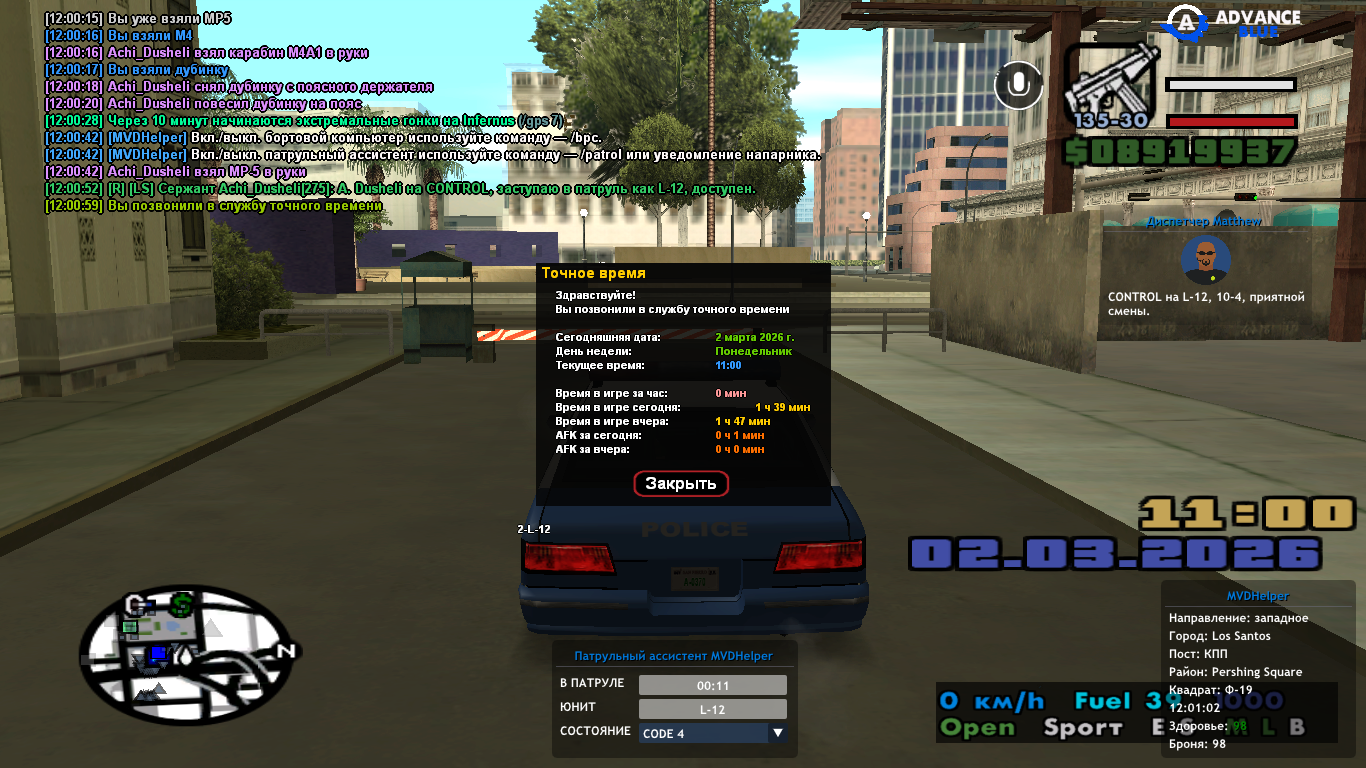Open the СОСТОЯНИЕ CODE 4 dropdown
This screenshot has width=1366, height=768.
(x=713, y=733)
